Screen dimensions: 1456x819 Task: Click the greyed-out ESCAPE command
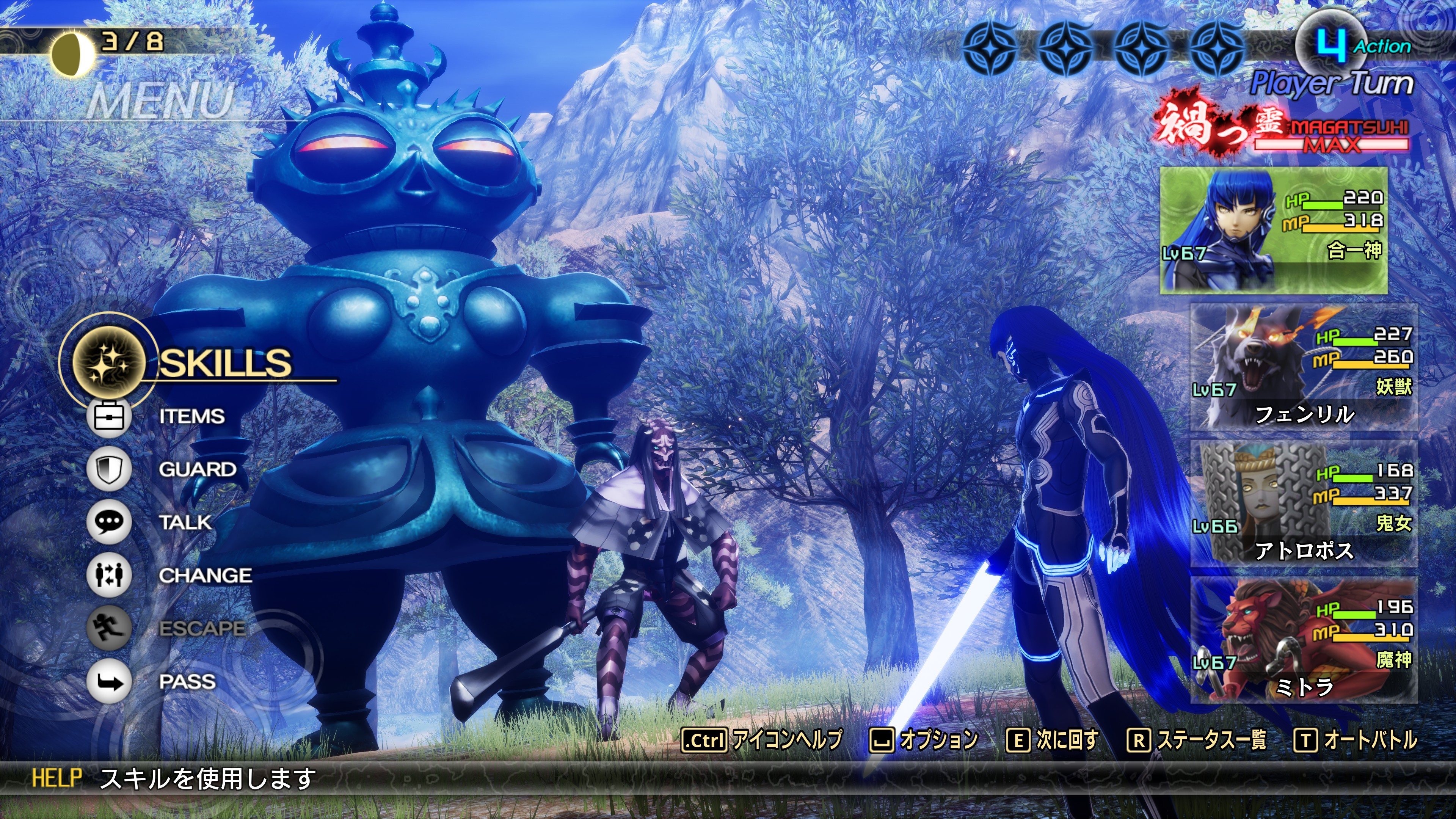tap(202, 628)
